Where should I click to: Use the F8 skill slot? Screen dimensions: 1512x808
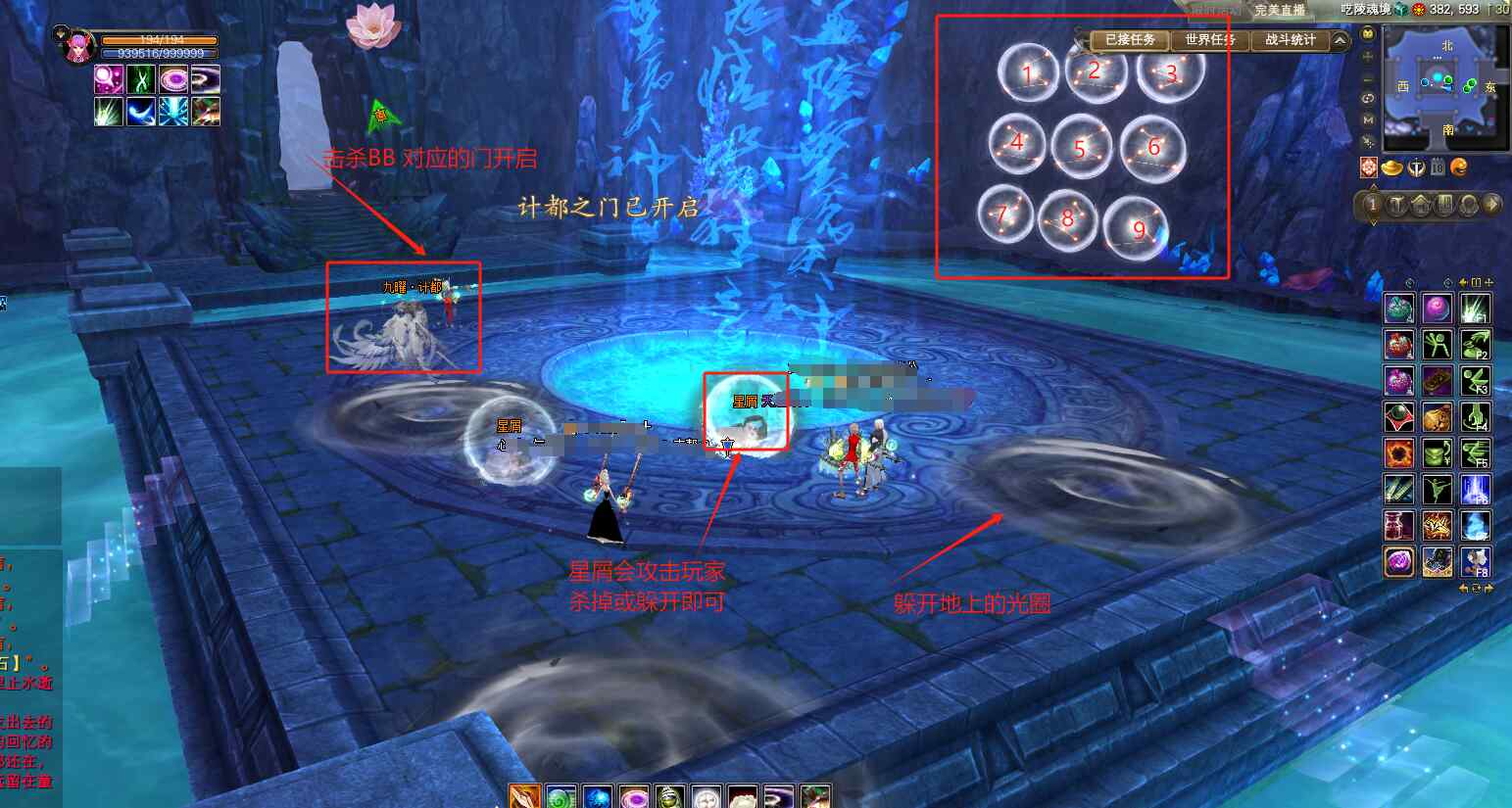coord(1475,562)
